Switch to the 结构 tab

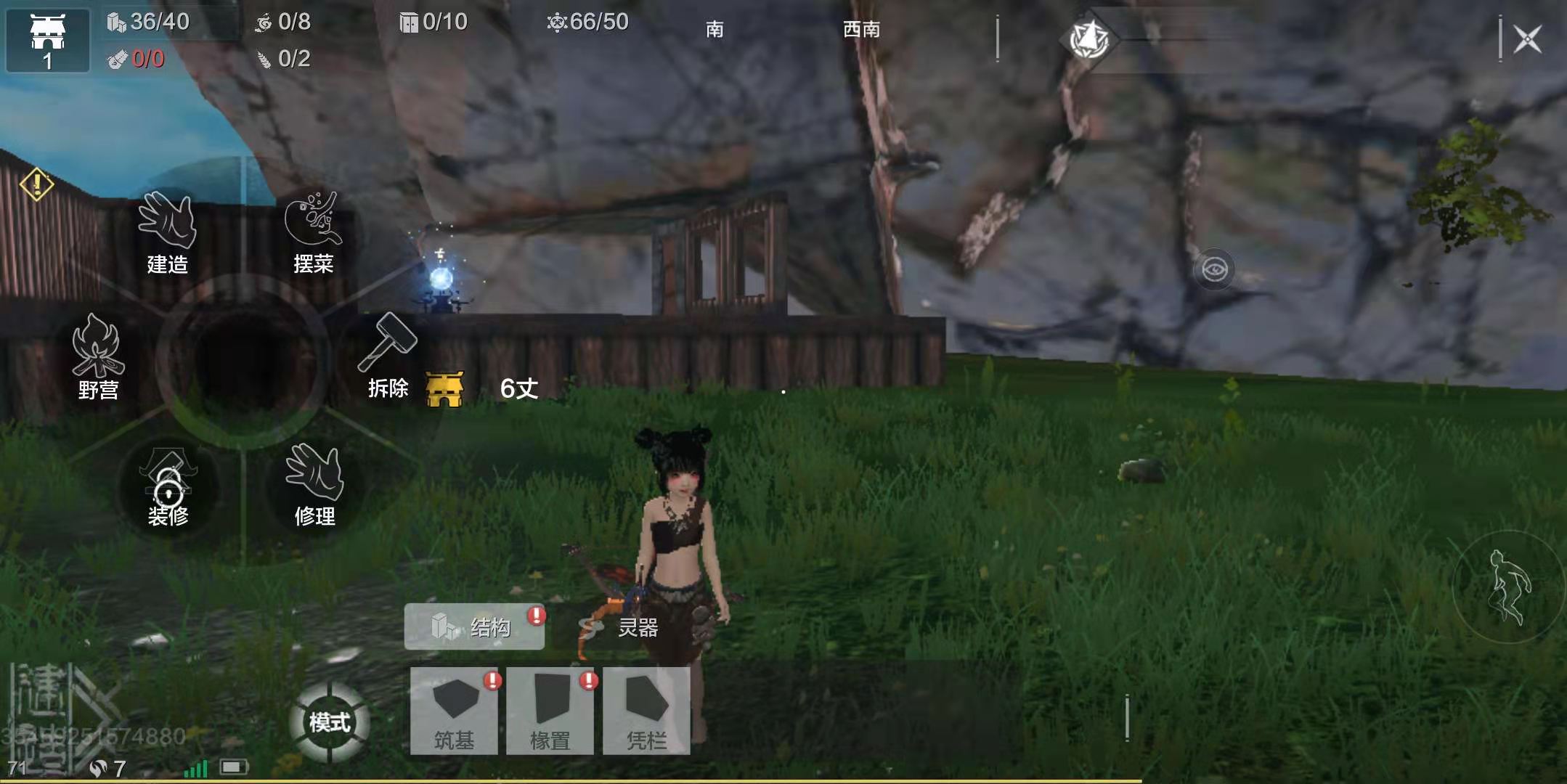pyautogui.click(x=474, y=626)
